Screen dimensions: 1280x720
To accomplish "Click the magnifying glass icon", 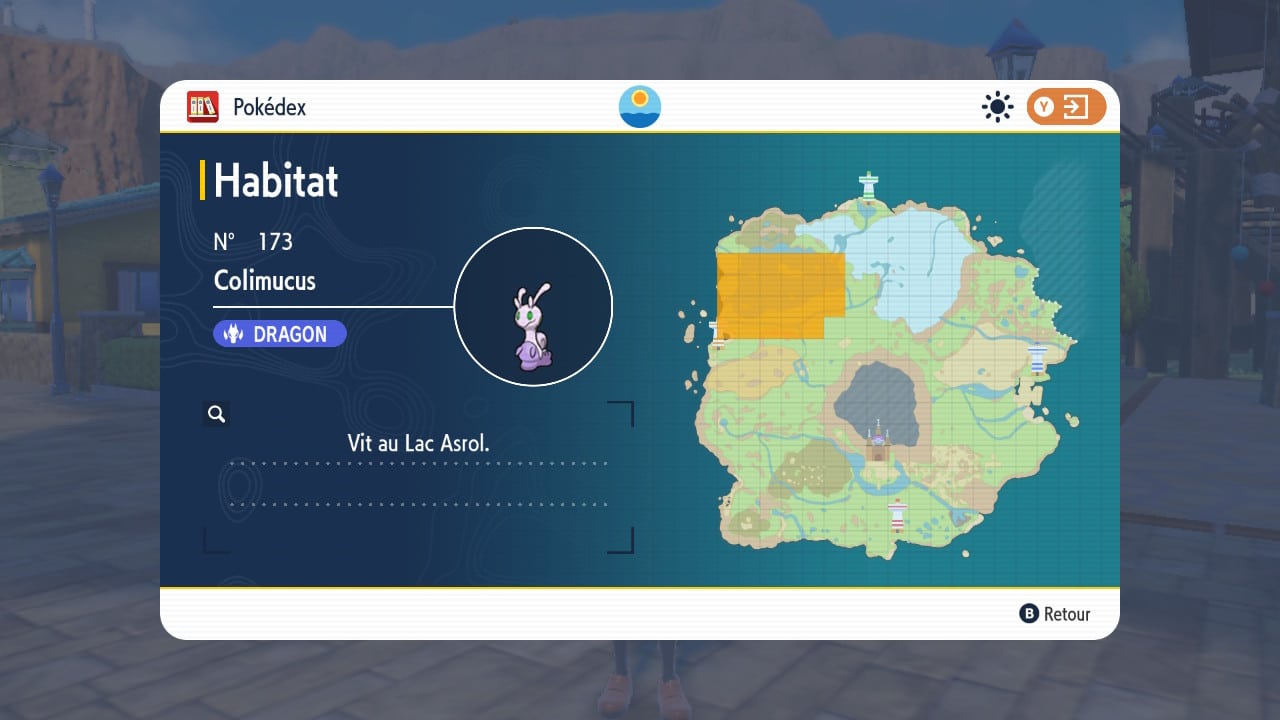I will [x=216, y=414].
